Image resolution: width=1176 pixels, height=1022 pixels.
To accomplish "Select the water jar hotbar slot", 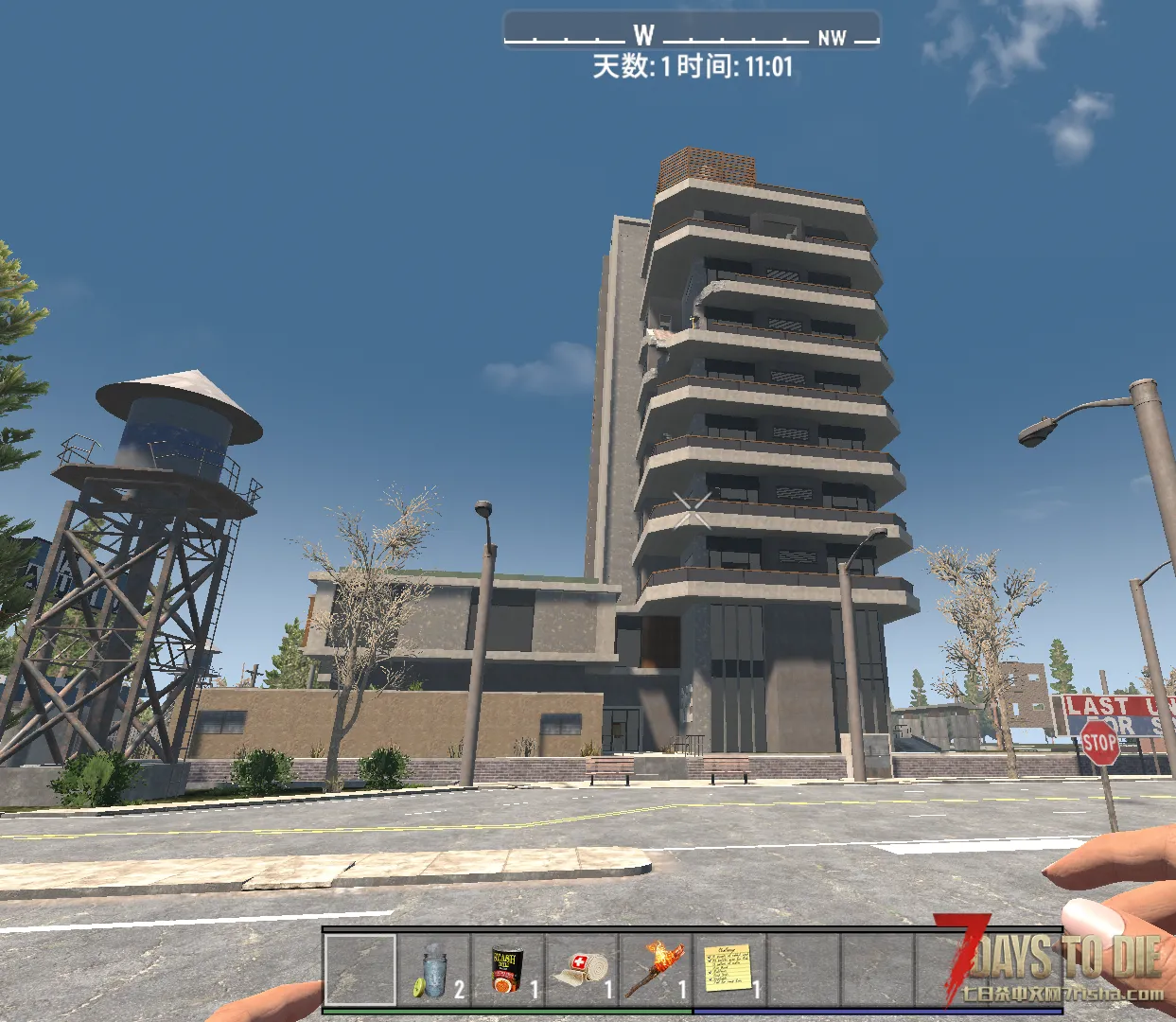I will click(x=434, y=970).
